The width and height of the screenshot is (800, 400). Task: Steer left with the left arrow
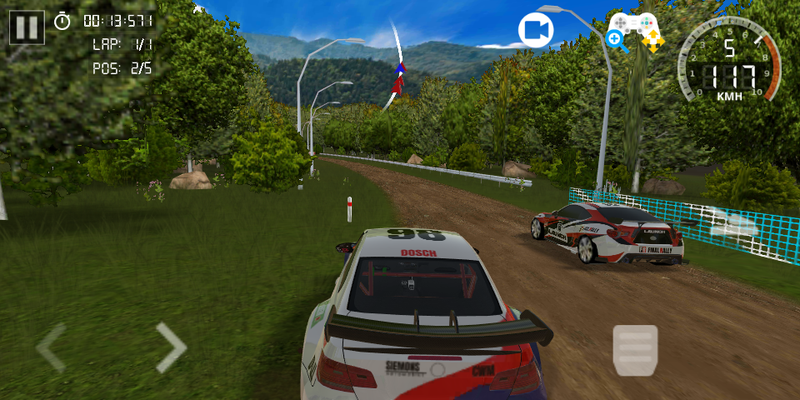(51, 347)
